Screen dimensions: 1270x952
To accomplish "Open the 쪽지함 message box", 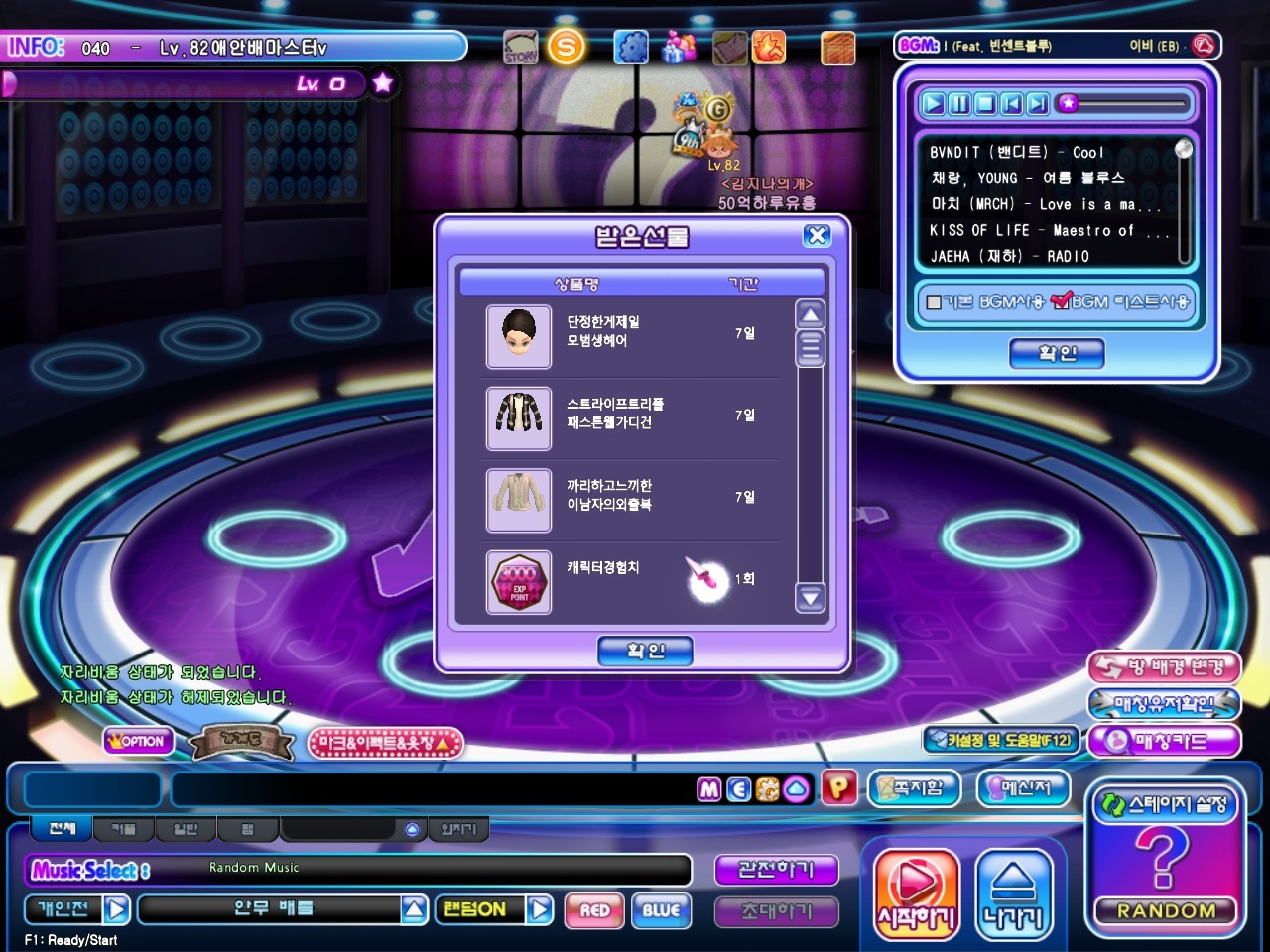I will [913, 788].
